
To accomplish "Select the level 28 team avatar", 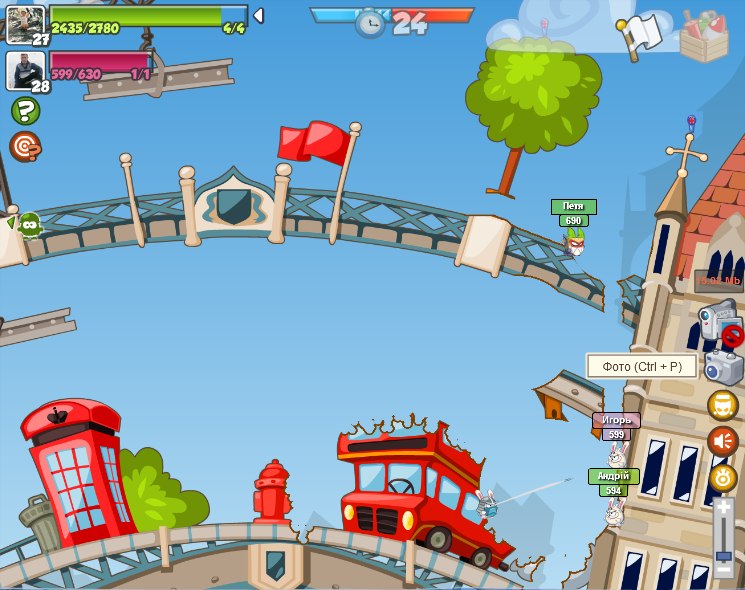I will pos(25,70).
